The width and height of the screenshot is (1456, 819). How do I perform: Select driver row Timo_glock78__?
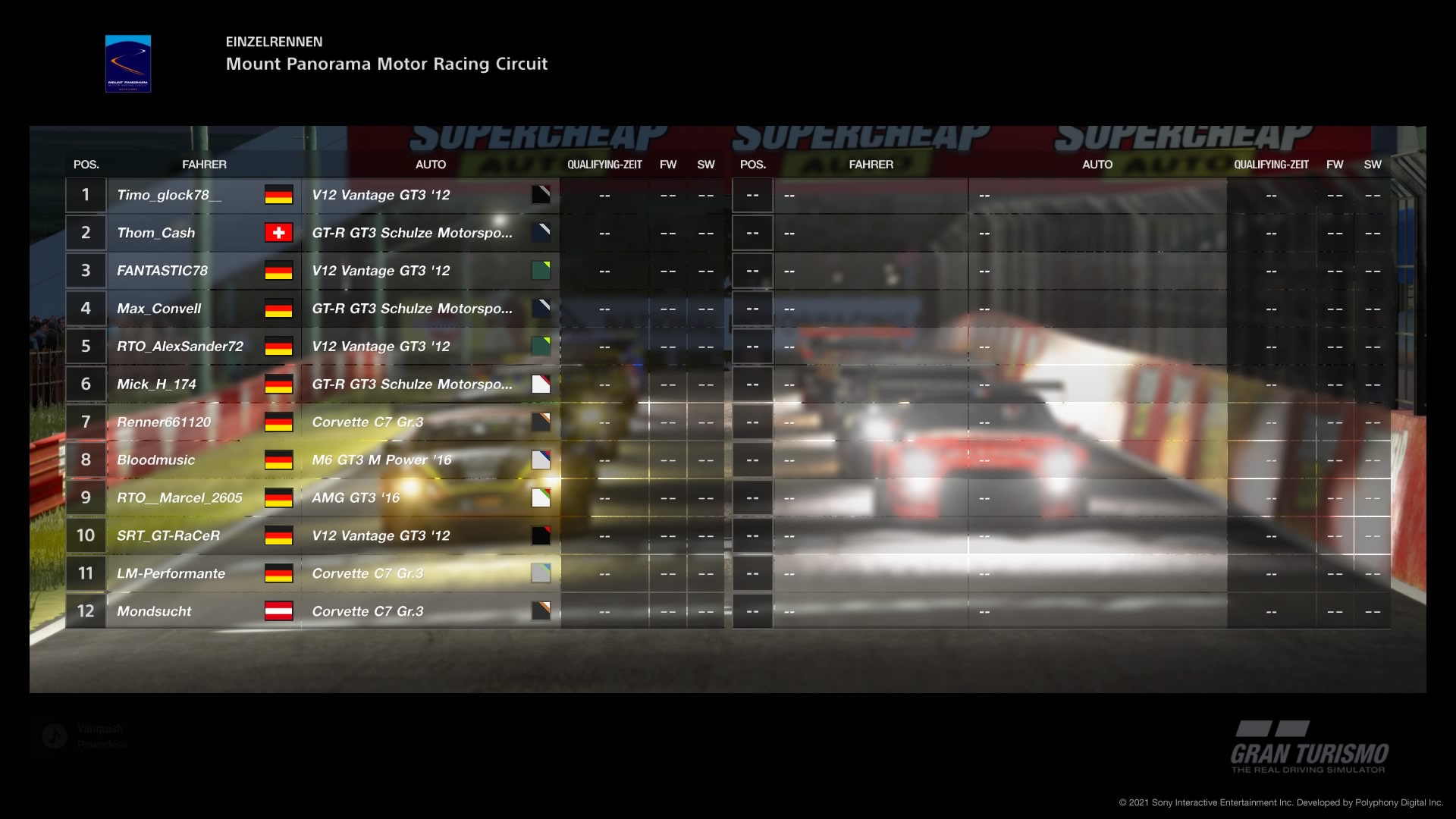169,195
